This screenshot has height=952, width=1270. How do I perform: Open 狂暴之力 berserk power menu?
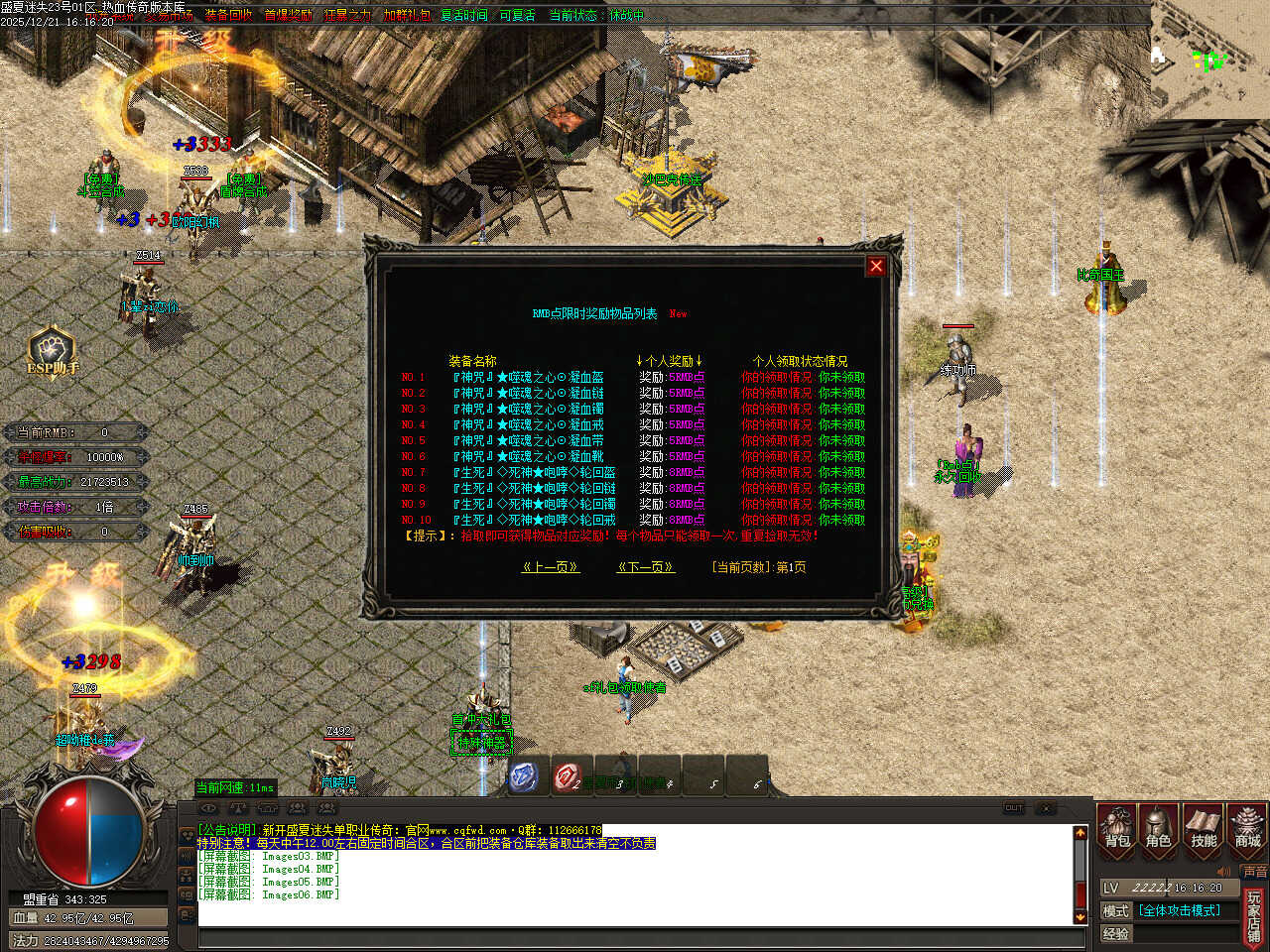click(x=347, y=15)
